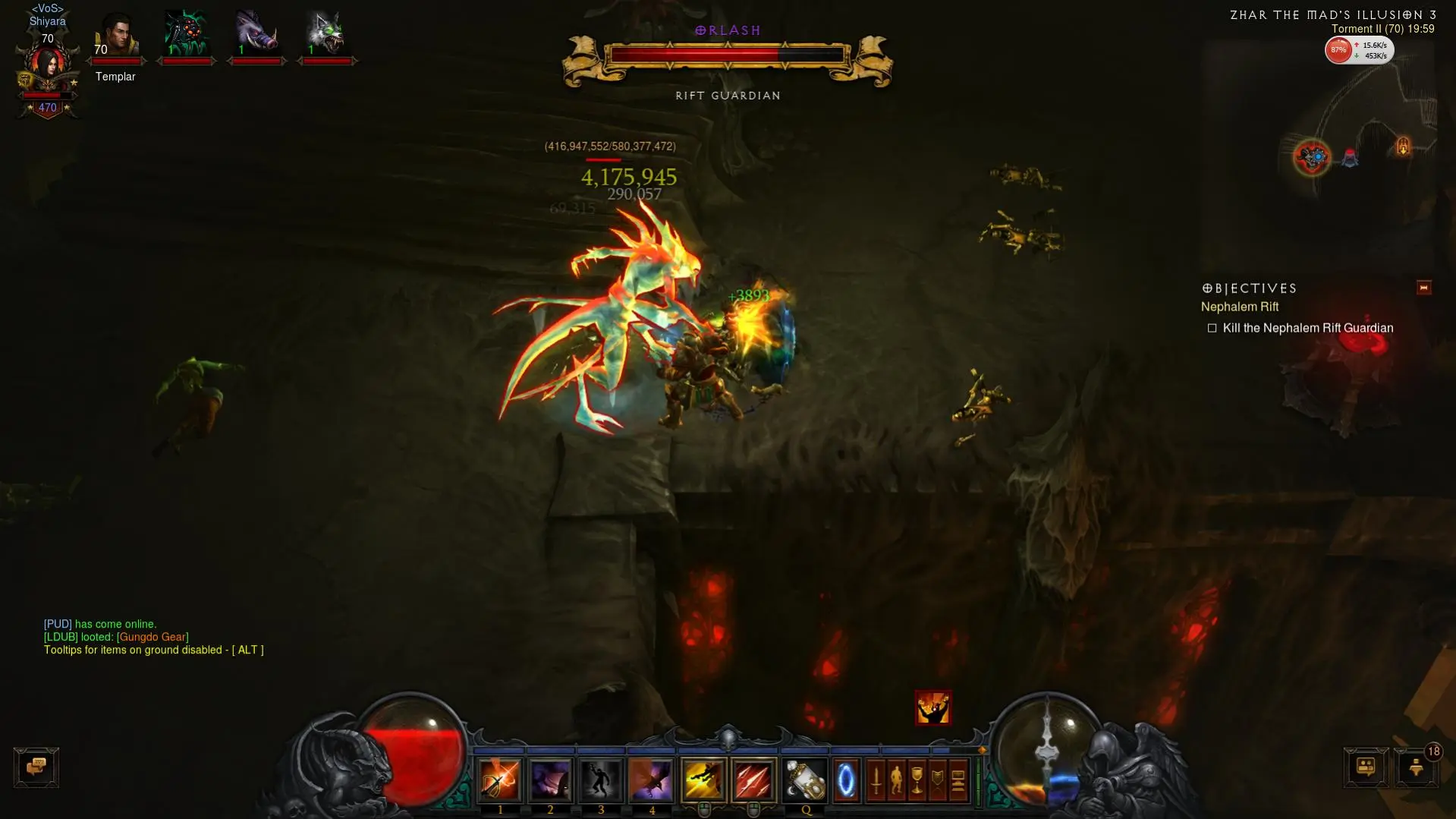
Task: Cast the purple raven skill in slot 4
Action: point(651,780)
